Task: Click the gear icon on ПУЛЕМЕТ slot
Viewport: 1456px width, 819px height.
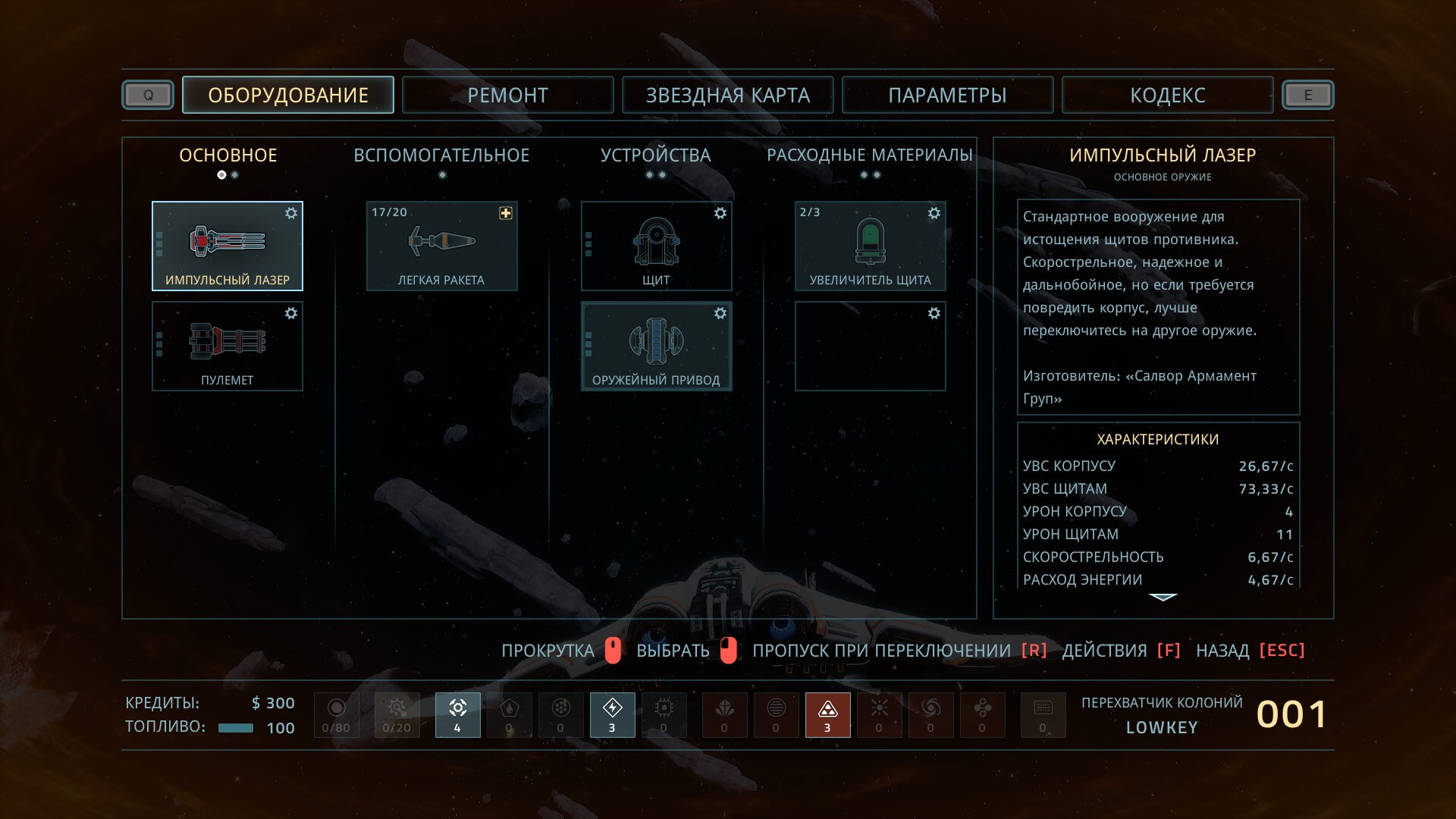Action: (x=291, y=313)
